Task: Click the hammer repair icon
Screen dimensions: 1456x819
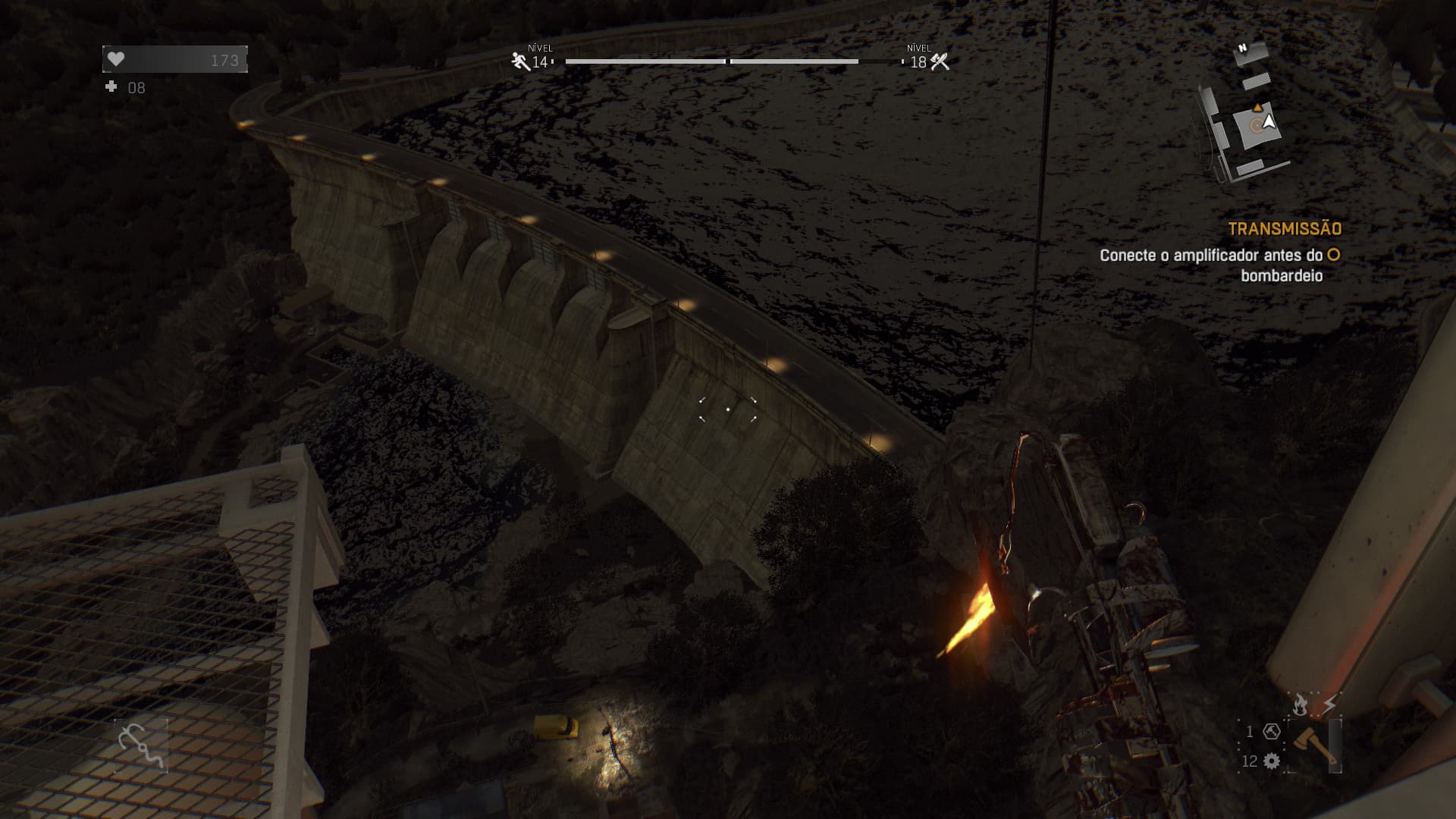Action: [1272, 732]
